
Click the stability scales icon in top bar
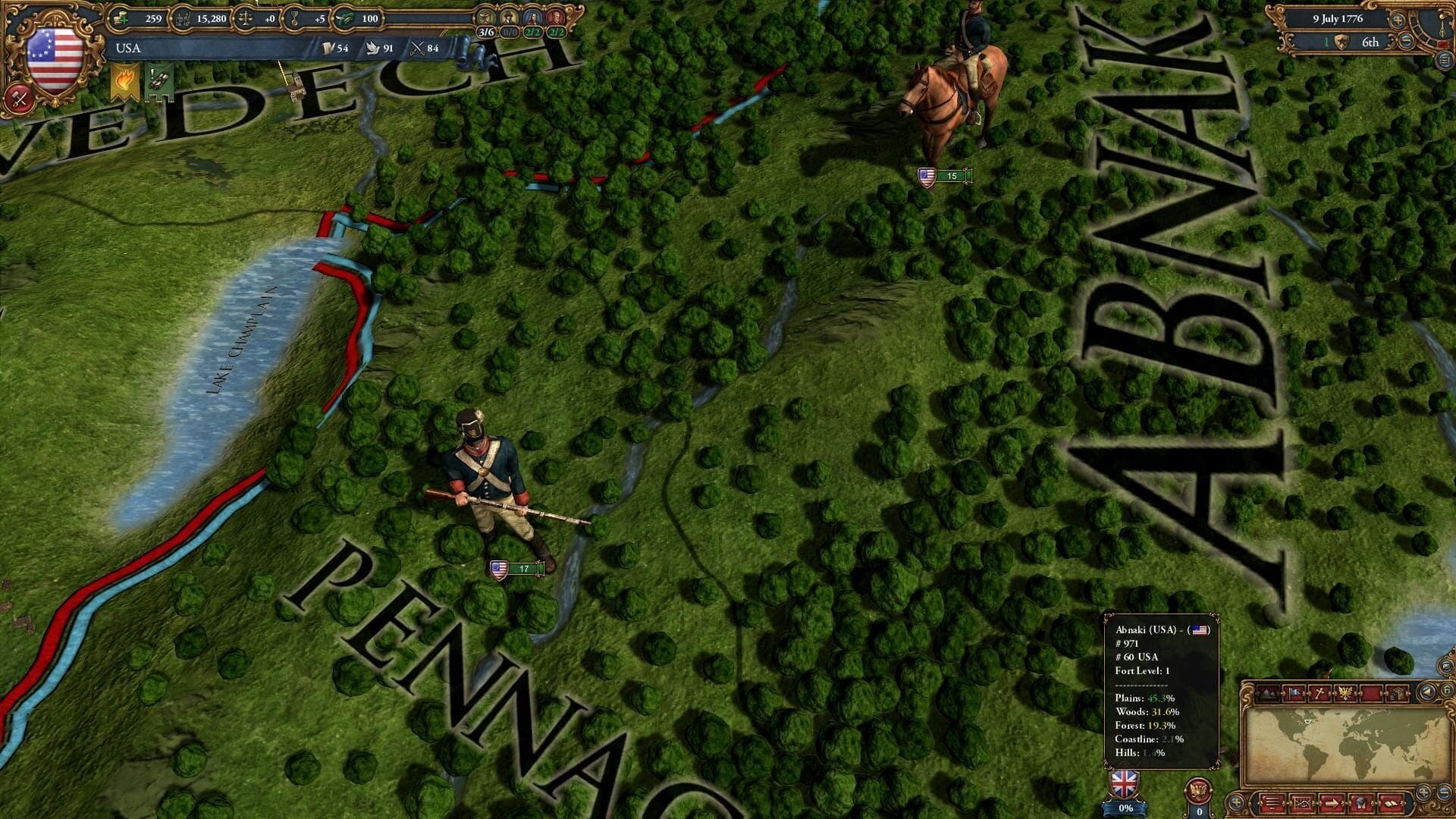click(x=246, y=19)
